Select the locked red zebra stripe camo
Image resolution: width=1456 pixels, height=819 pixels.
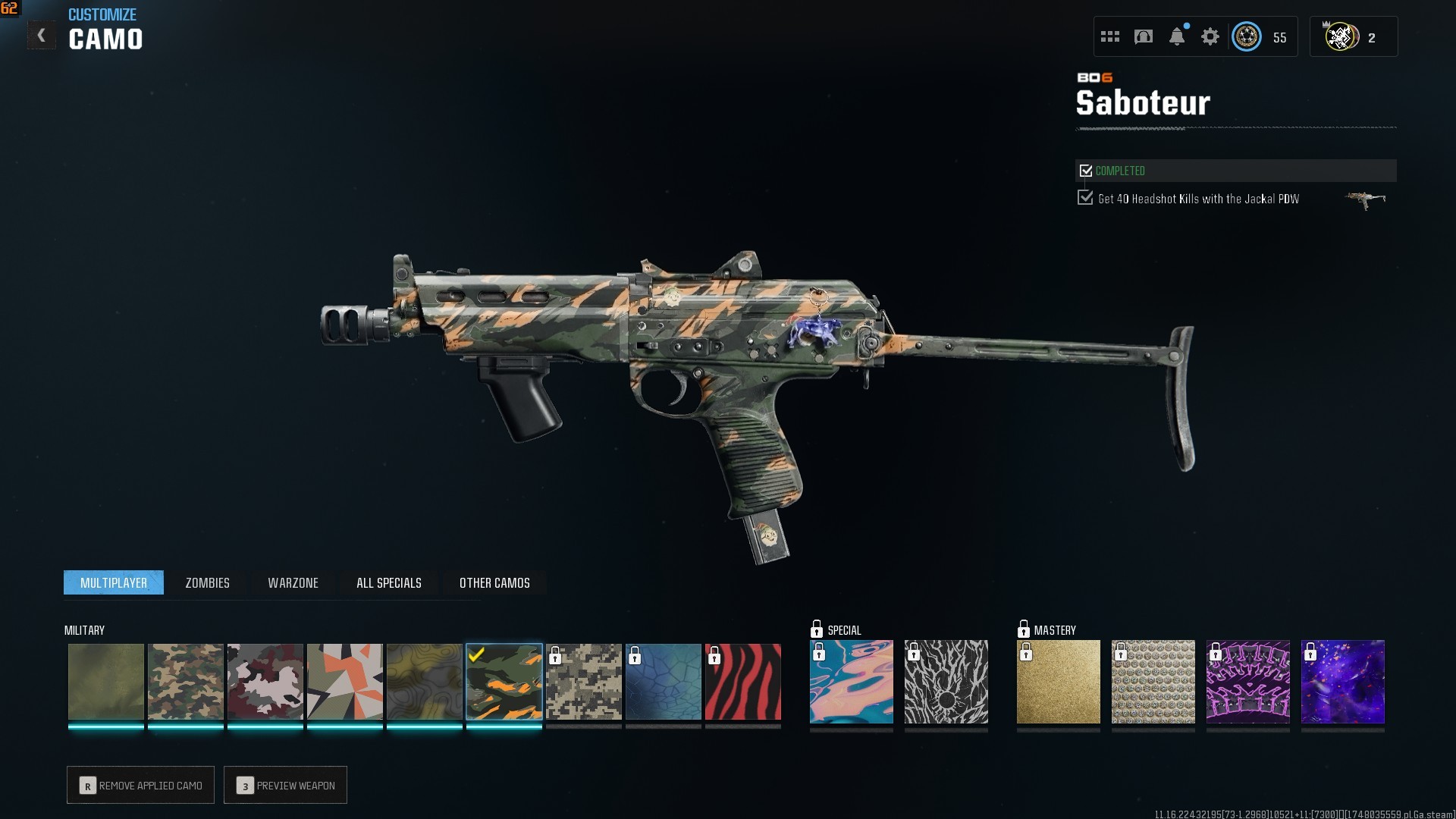pyautogui.click(x=743, y=682)
